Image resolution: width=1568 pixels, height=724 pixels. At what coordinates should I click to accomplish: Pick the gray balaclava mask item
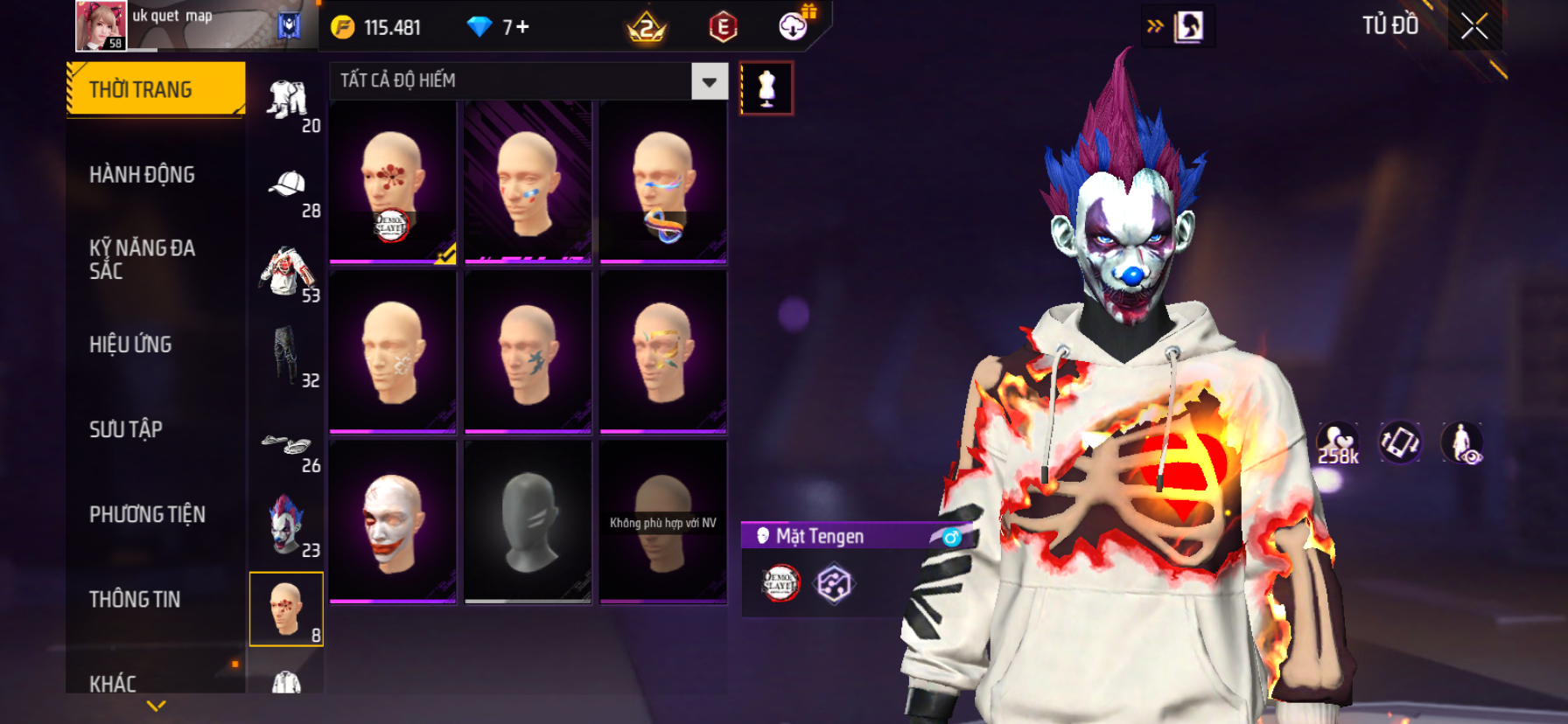pos(528,522)
